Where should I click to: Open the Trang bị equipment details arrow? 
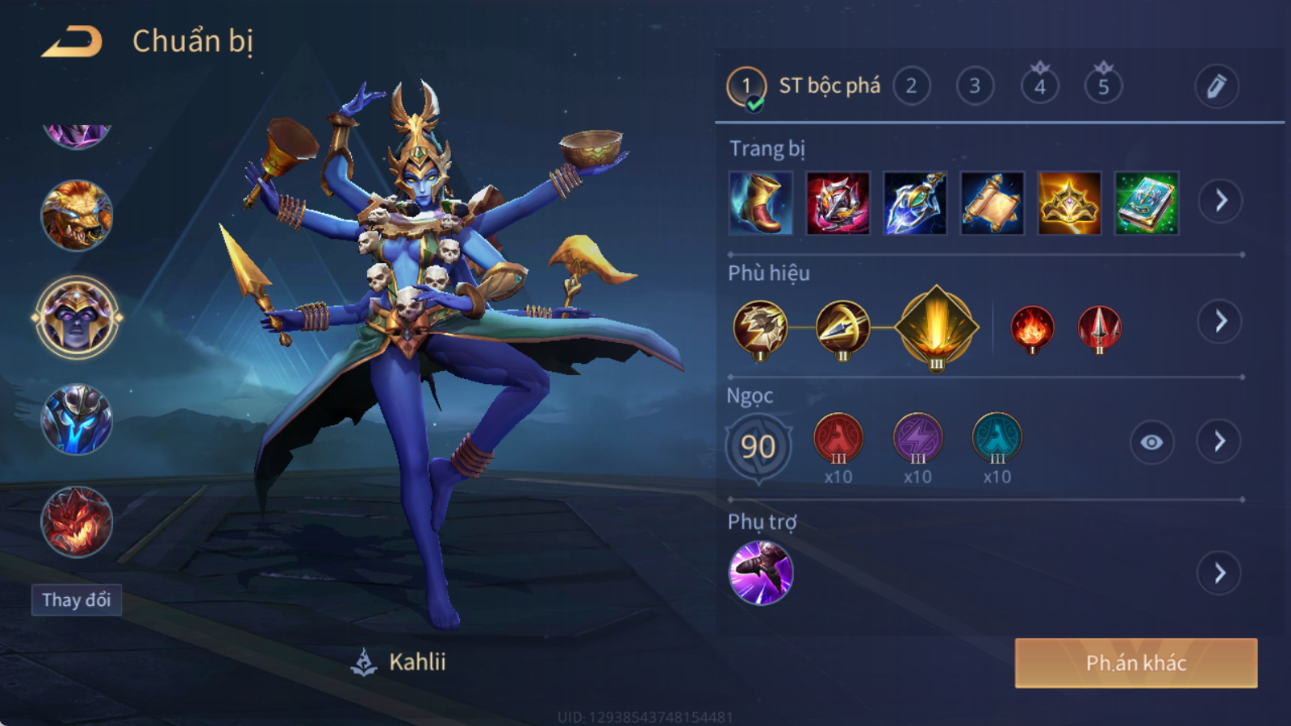[1220, 201]
